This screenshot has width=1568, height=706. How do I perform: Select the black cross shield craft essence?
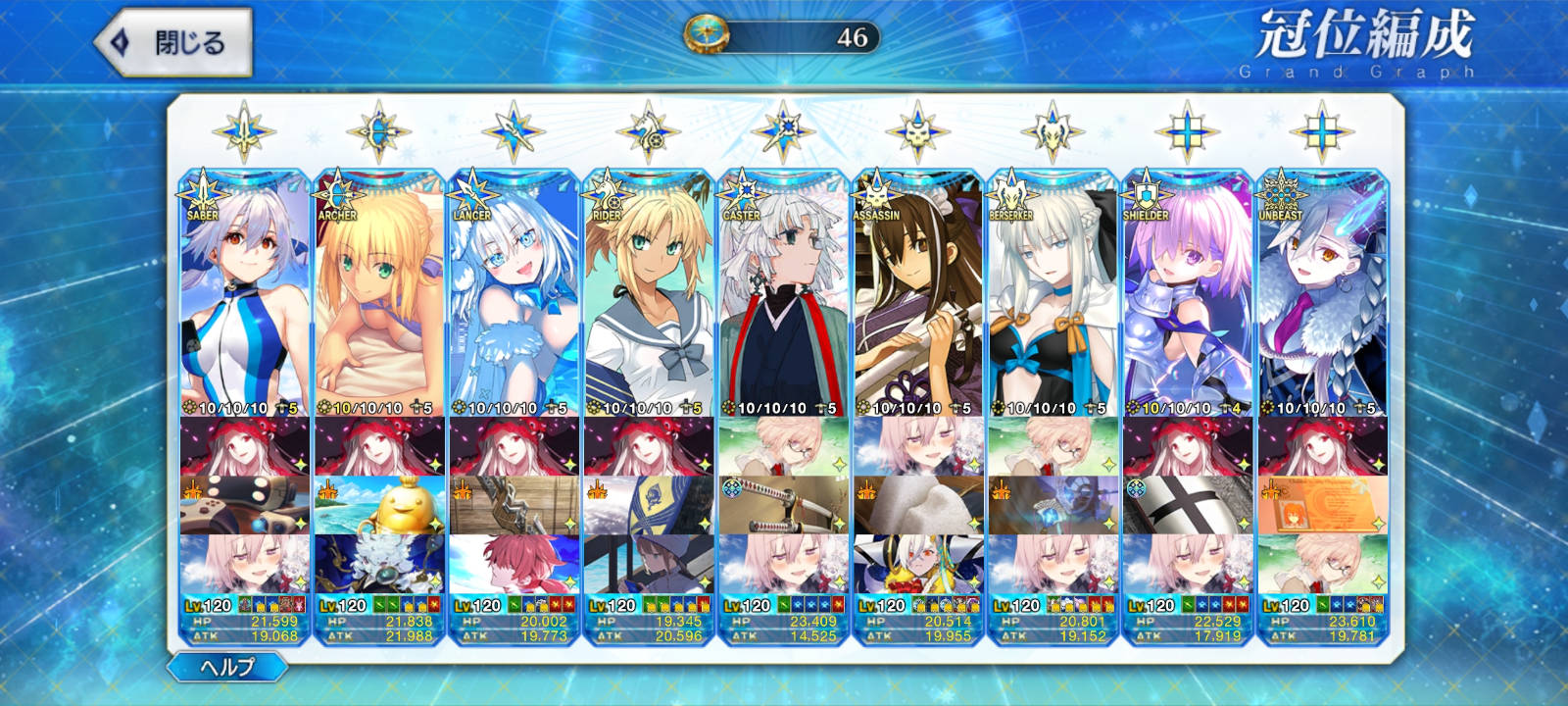pyautogui.click(x=1187, y=505)
